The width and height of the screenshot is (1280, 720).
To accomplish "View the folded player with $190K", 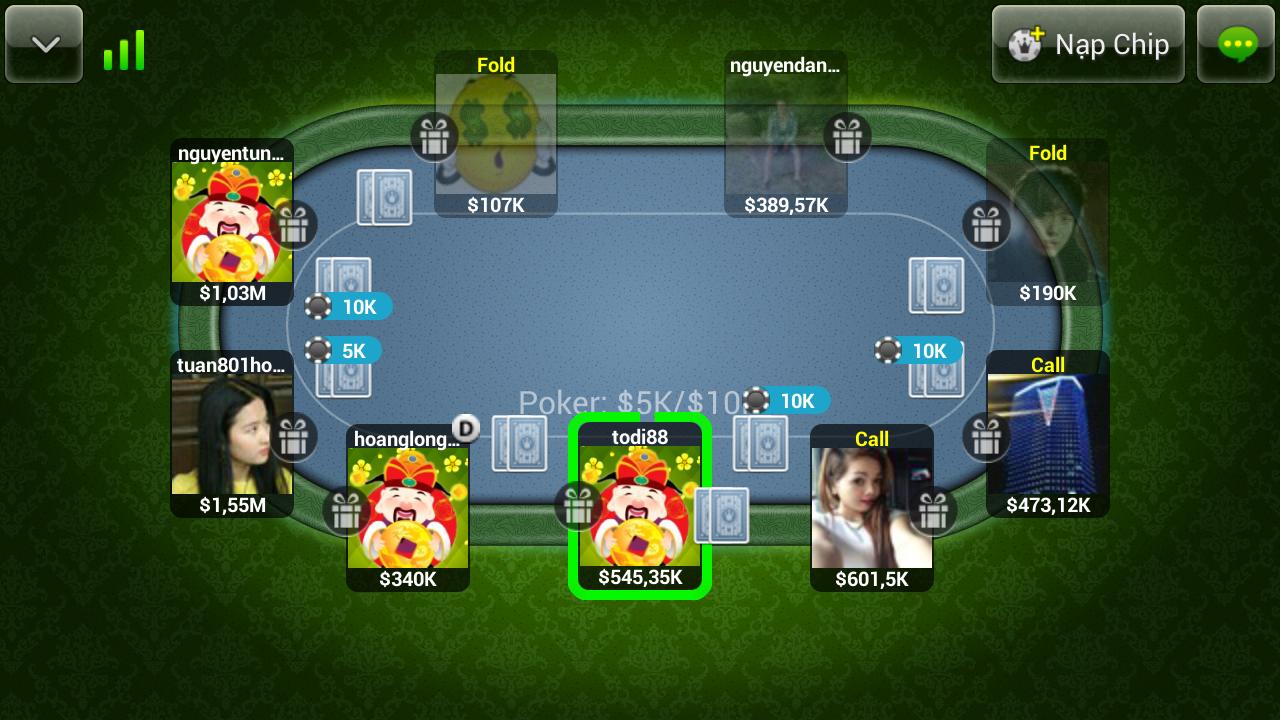I will (x=1047, y=222).
